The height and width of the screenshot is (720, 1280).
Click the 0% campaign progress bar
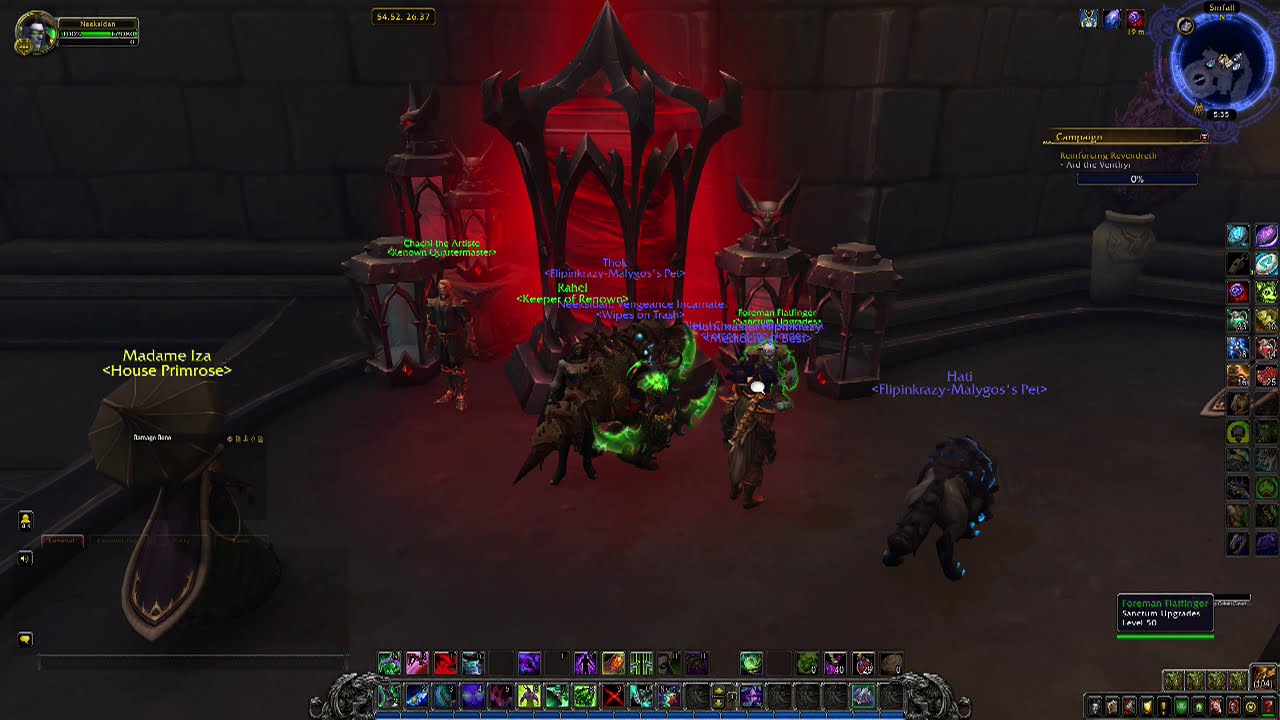coord(1137,179)
